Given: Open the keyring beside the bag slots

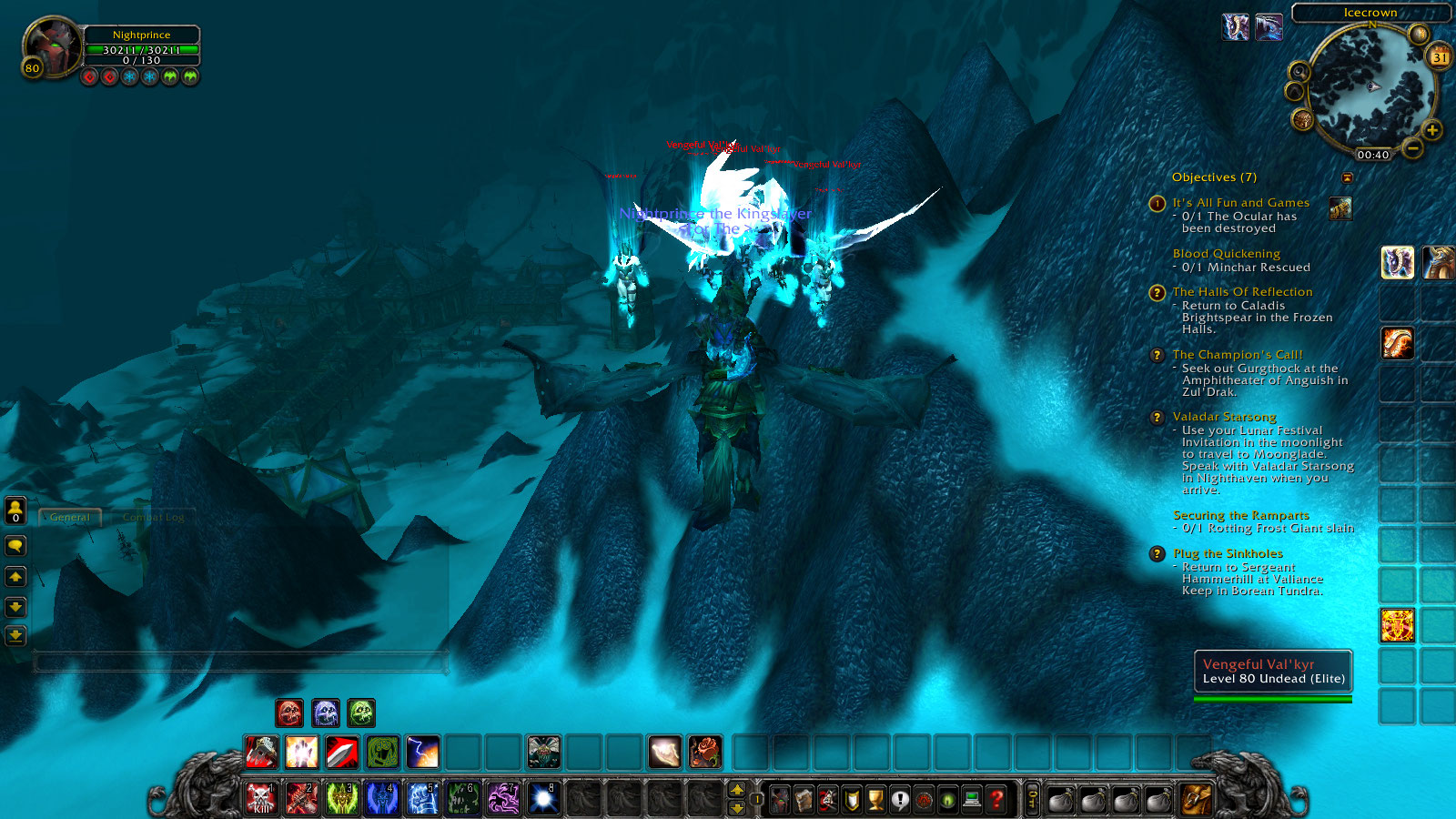Looking at the screenshot, I should click(x=1032, y=801).
